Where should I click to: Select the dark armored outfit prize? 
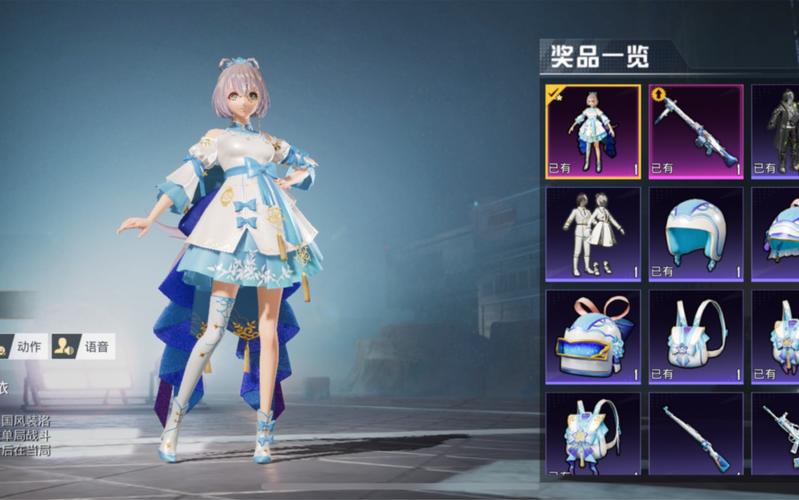click(778, 131)
